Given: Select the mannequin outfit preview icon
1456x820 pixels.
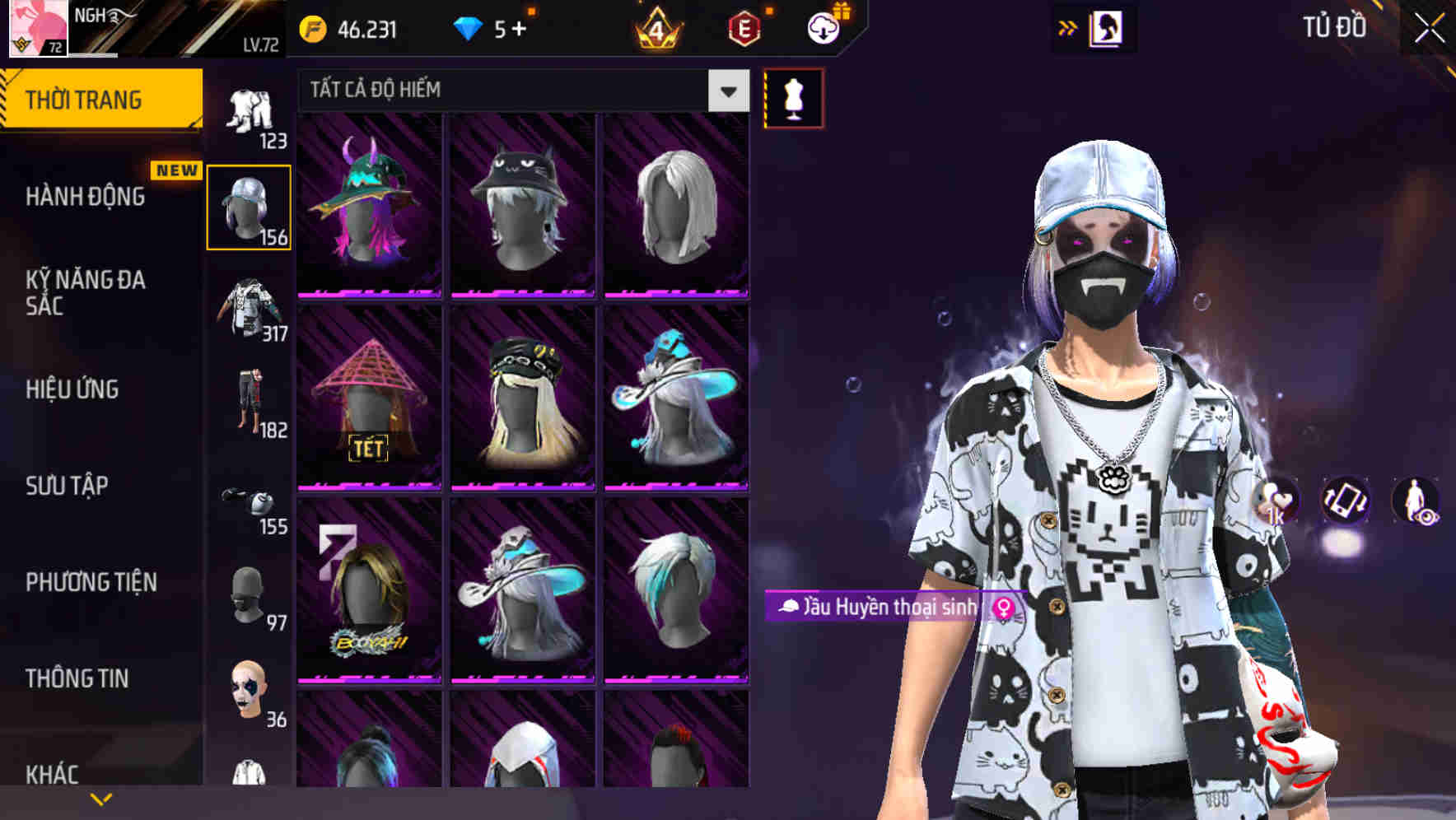Looking at the screenshot, I should click(793, 96).
